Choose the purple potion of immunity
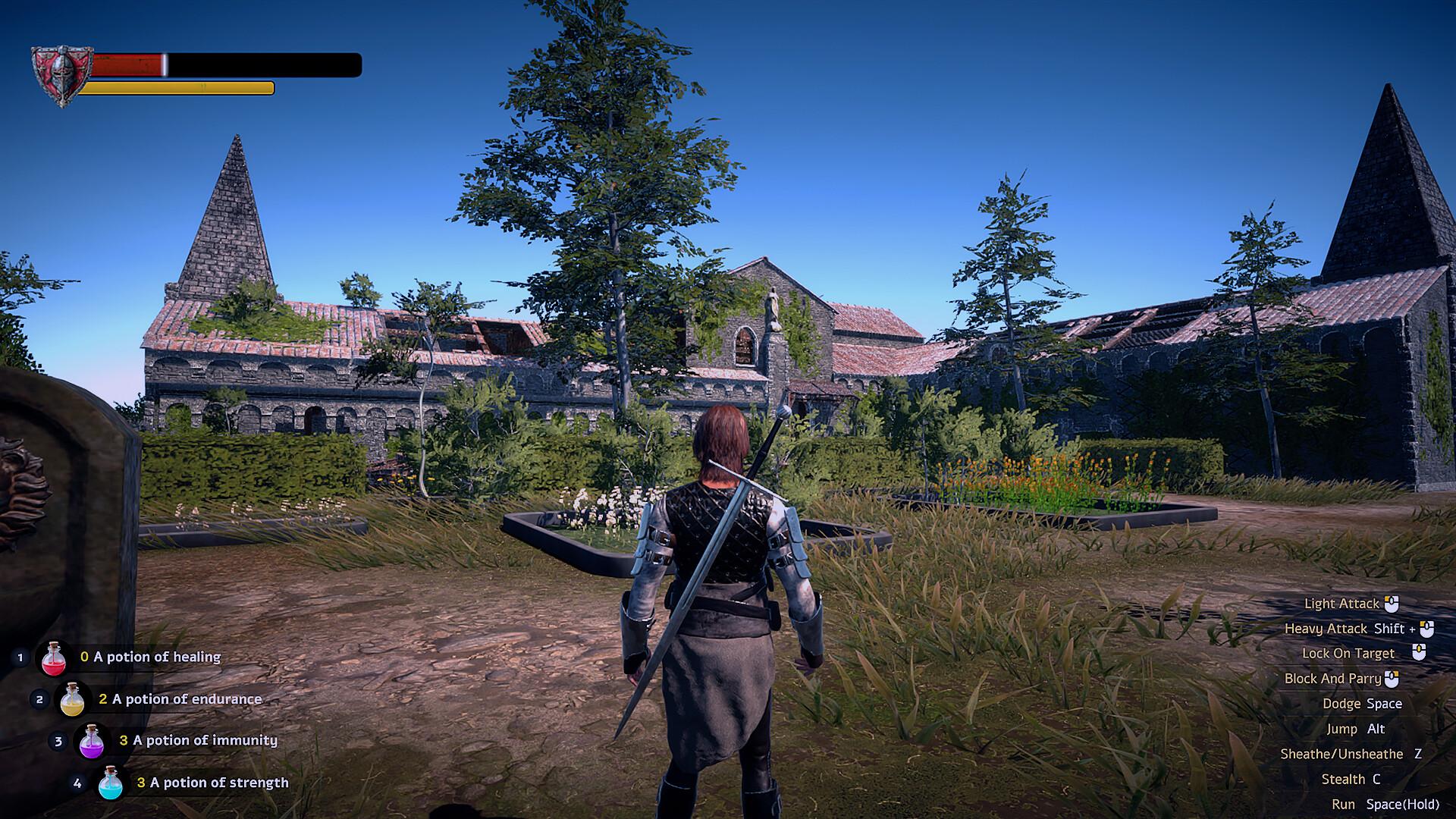This screenshot has height=819, width=1456. [x=92, y=741]
